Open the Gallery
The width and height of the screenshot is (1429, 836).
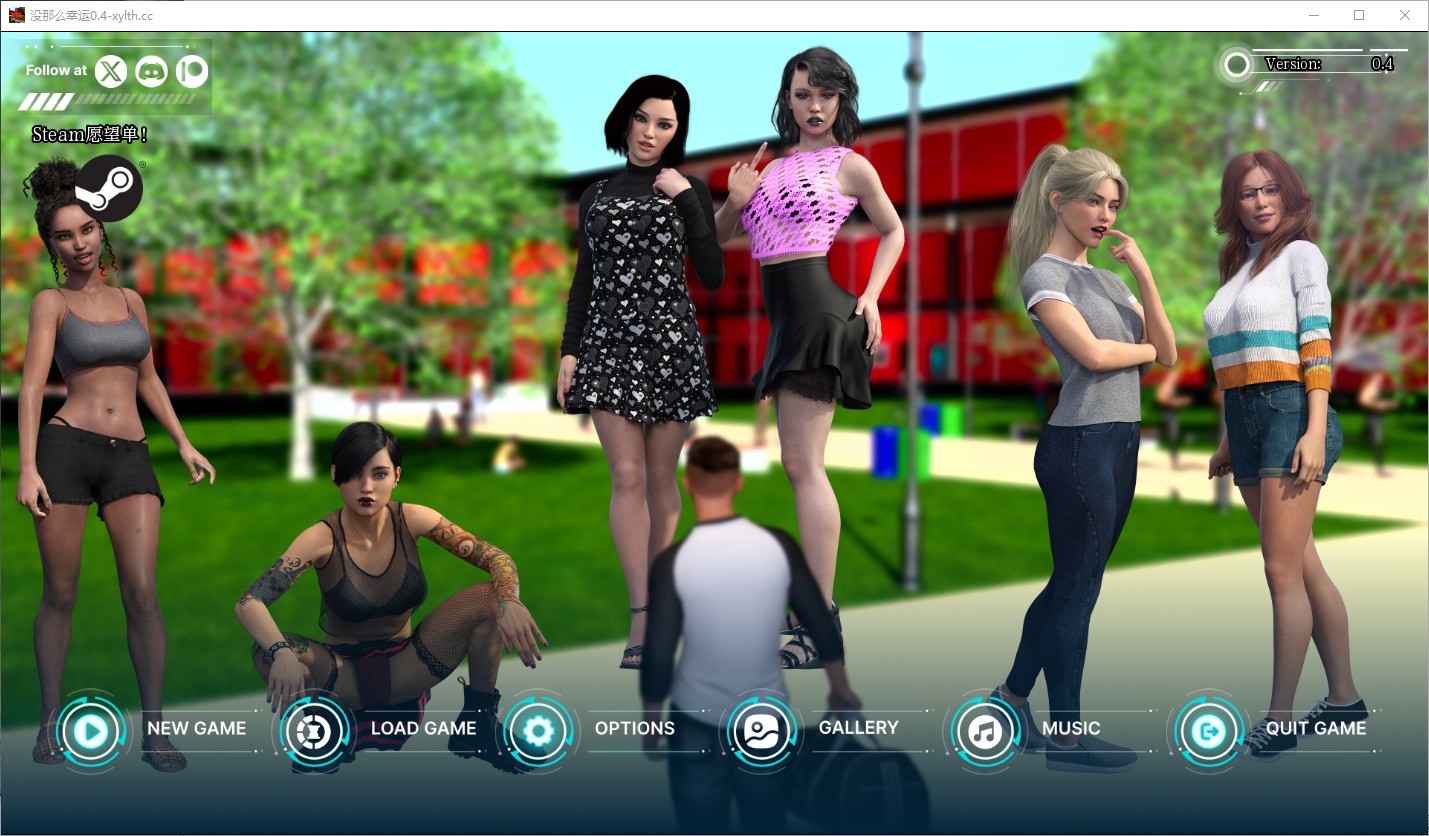coord(763,731)
